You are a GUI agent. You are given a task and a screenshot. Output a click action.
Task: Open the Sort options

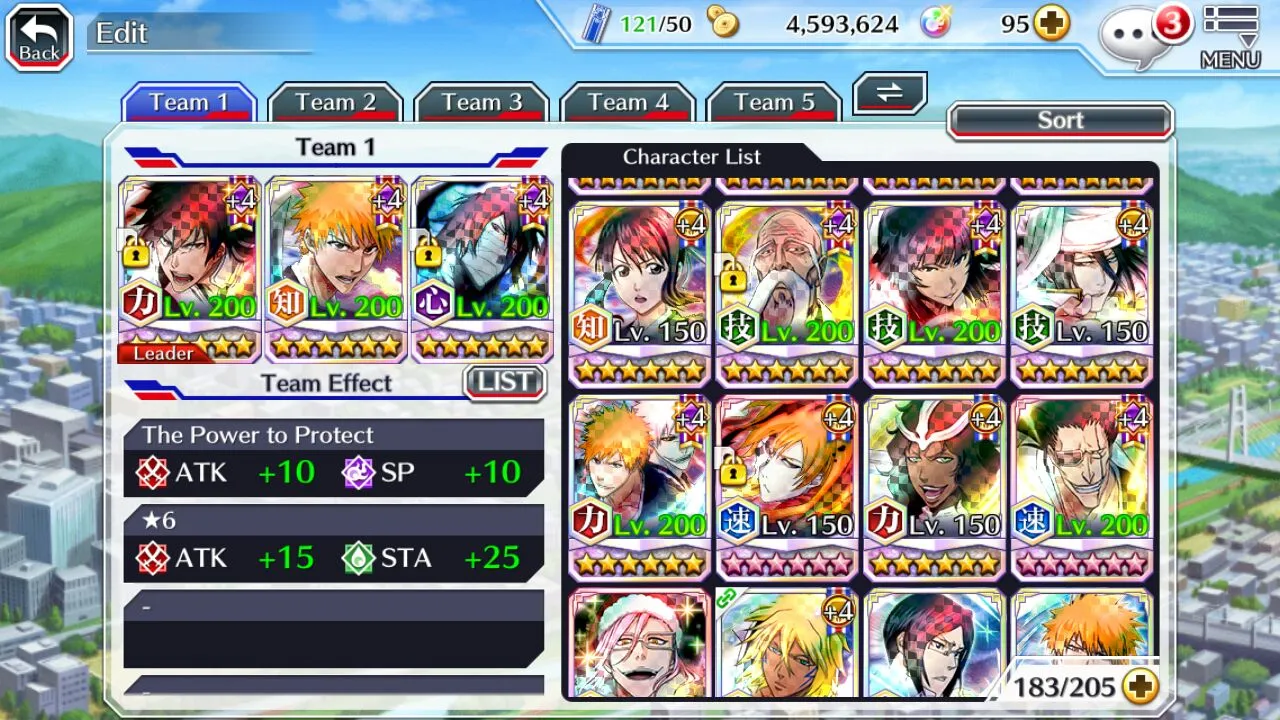click(1060, 121)
